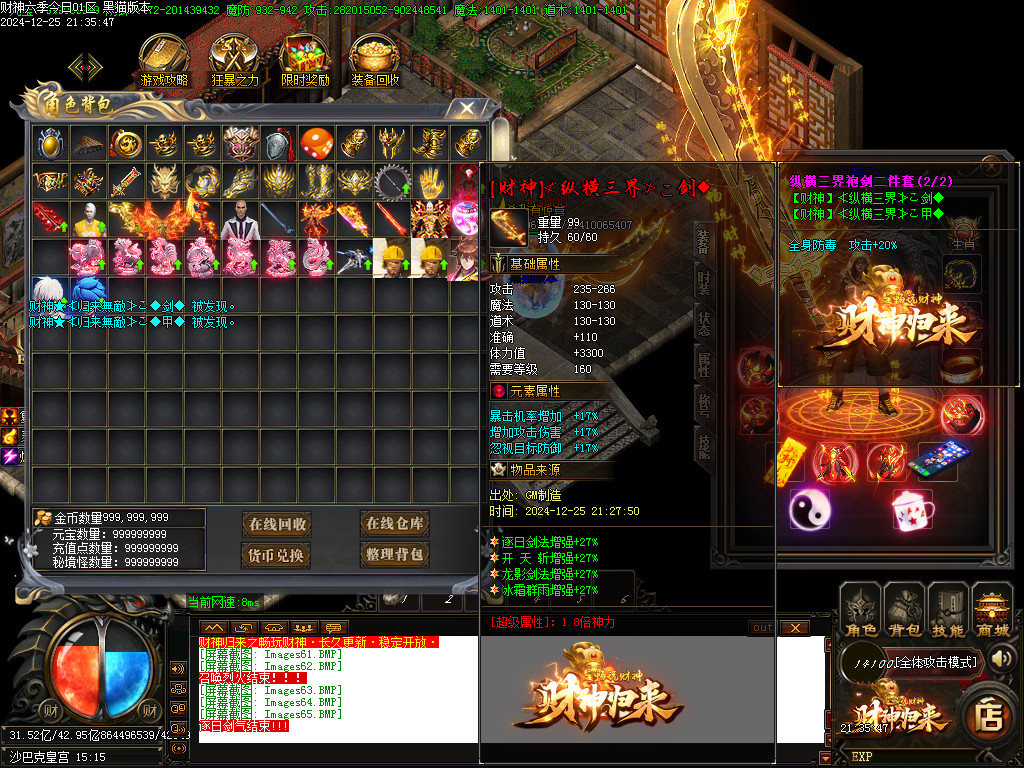Screen dimensions: 1024x768
Task: Close the 角色背包 inventory window
Action: [466, 108]
